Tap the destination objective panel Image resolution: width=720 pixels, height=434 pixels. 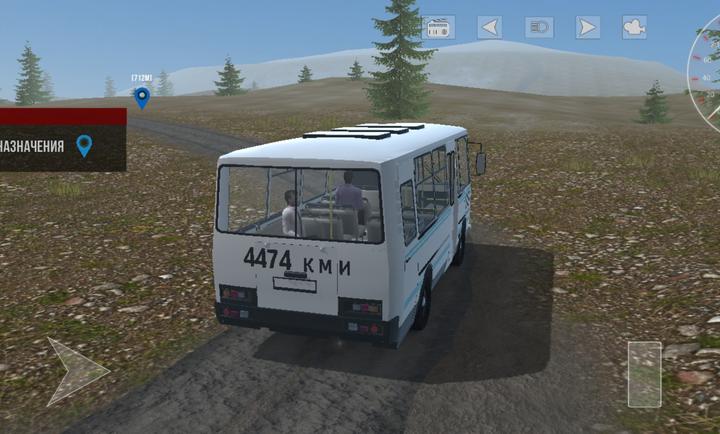(x=62, y=146)
